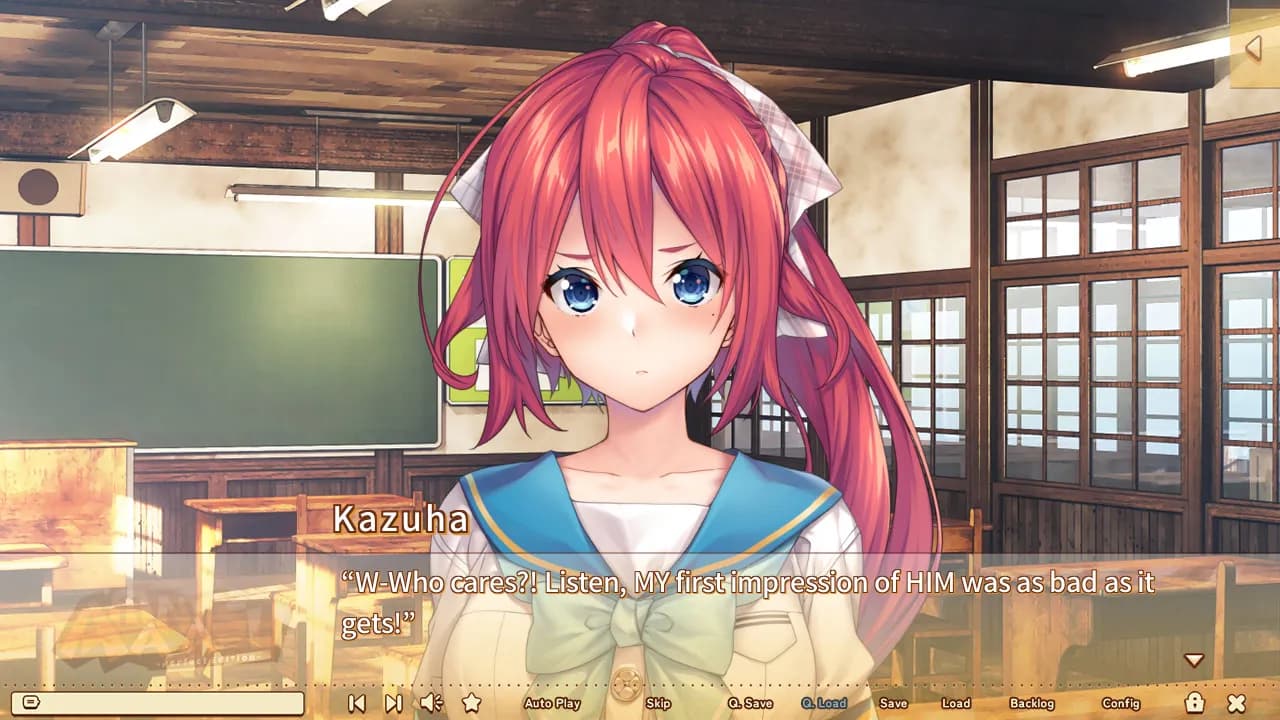Open the Load menu
The width and height of the screenshot is (1280, 720).
click(x=956, y=703)
